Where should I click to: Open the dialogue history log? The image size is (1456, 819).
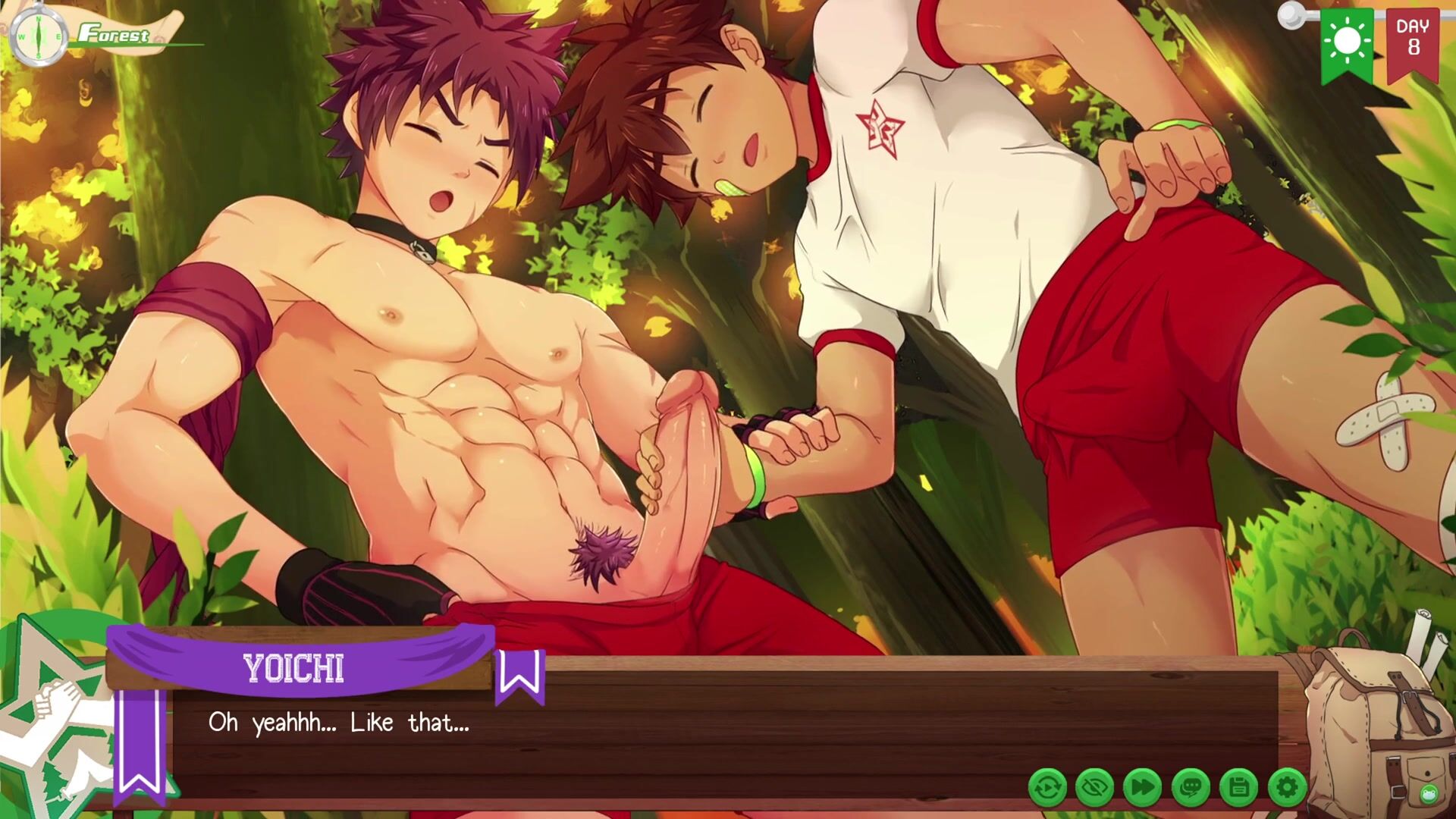click(1191, 789)
